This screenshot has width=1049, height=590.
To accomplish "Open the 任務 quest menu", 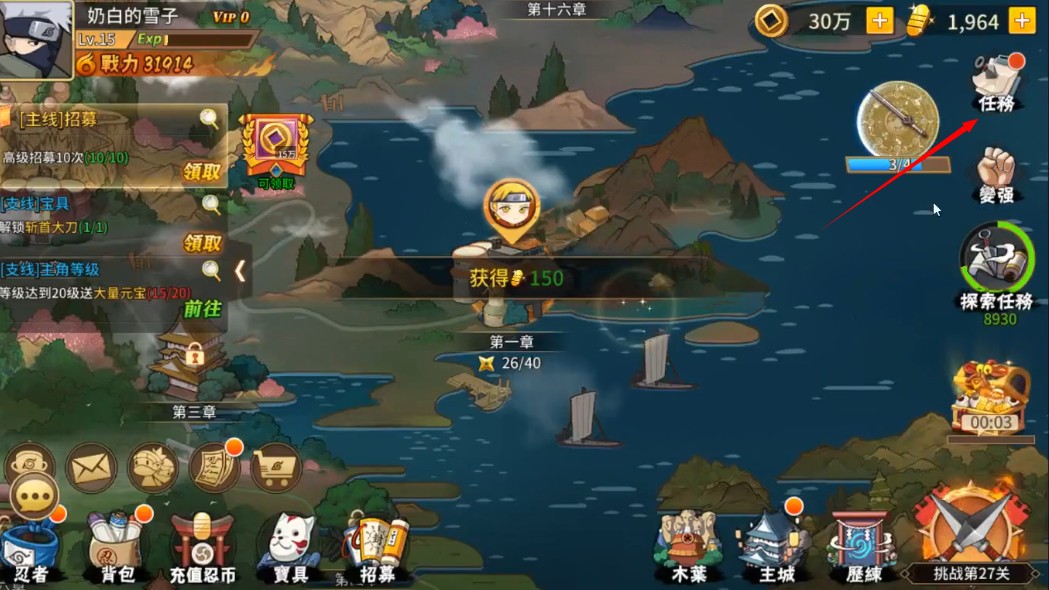I will (x=997, y=82).
